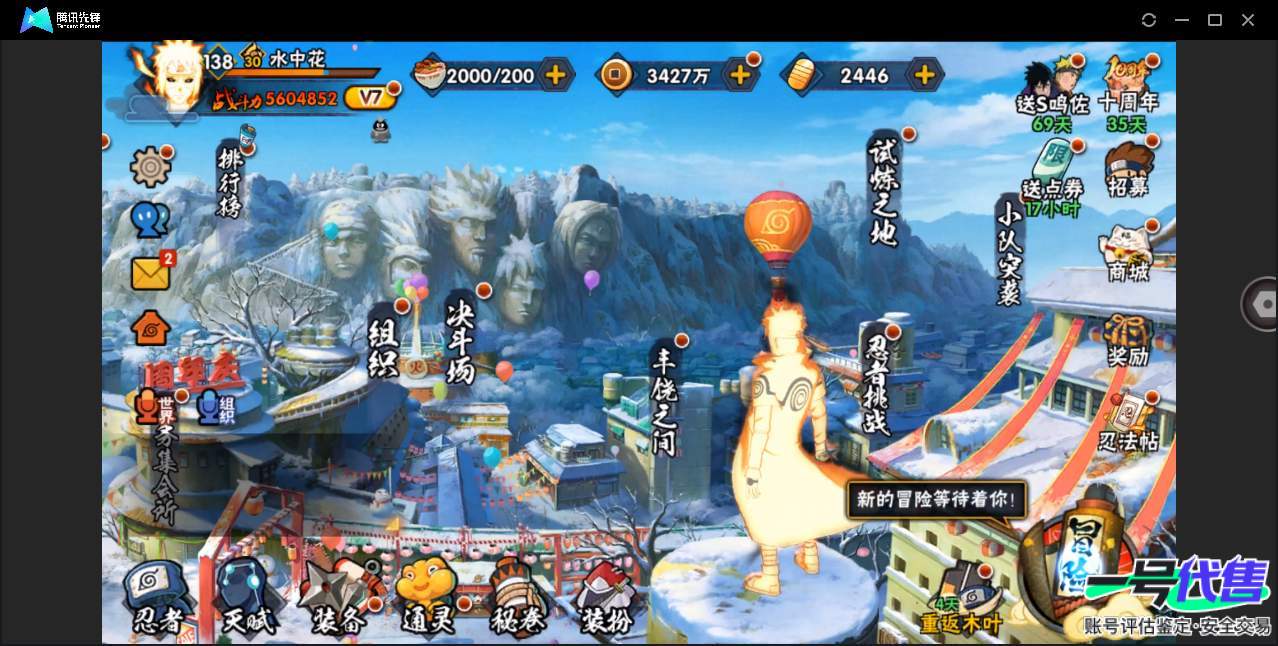Add gold ingots with plus button
The width and height of the screenshot is (1278, 646).
(925, 74)
